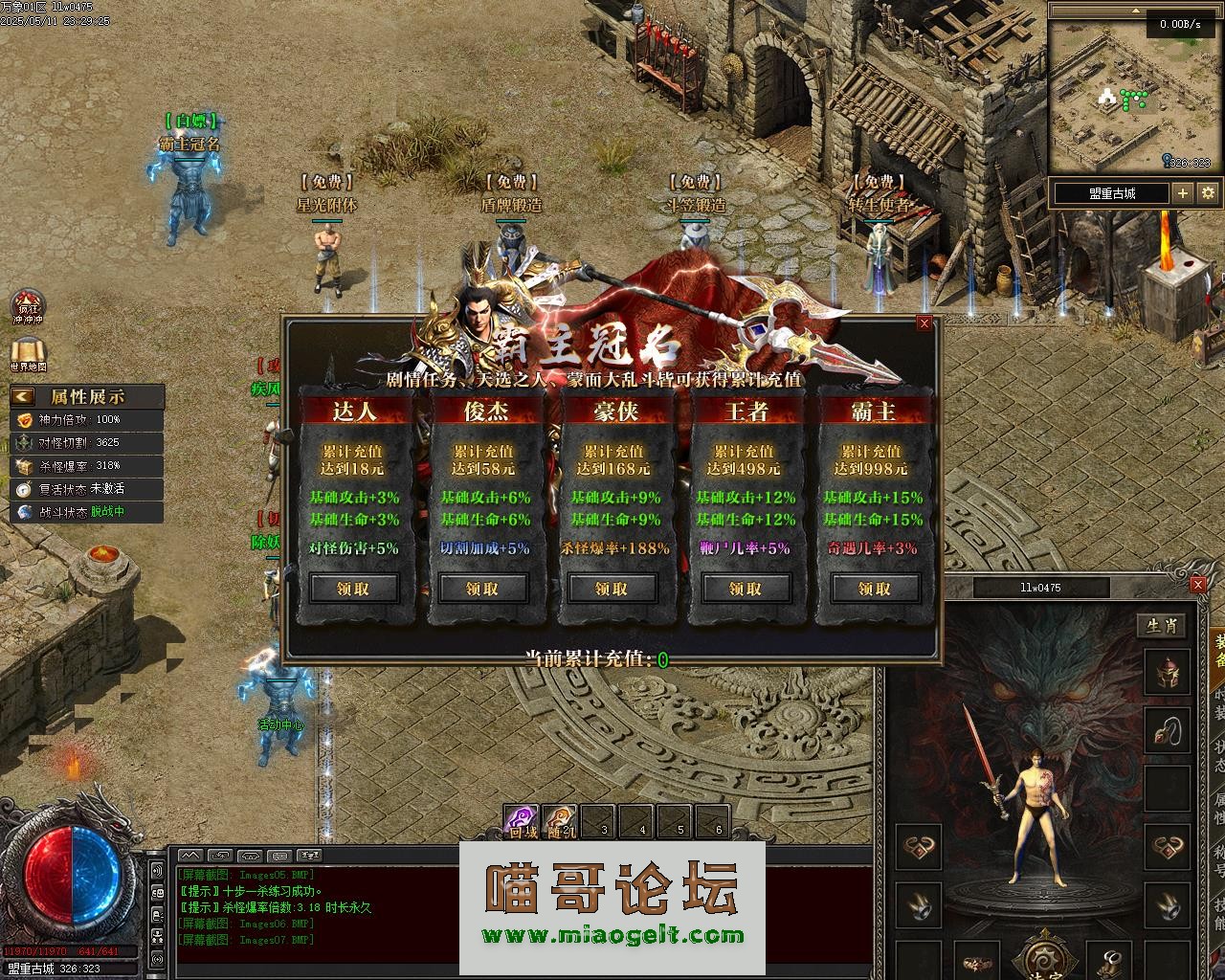
Task: Claim the 霸主 tier reward
Action: 874,589
